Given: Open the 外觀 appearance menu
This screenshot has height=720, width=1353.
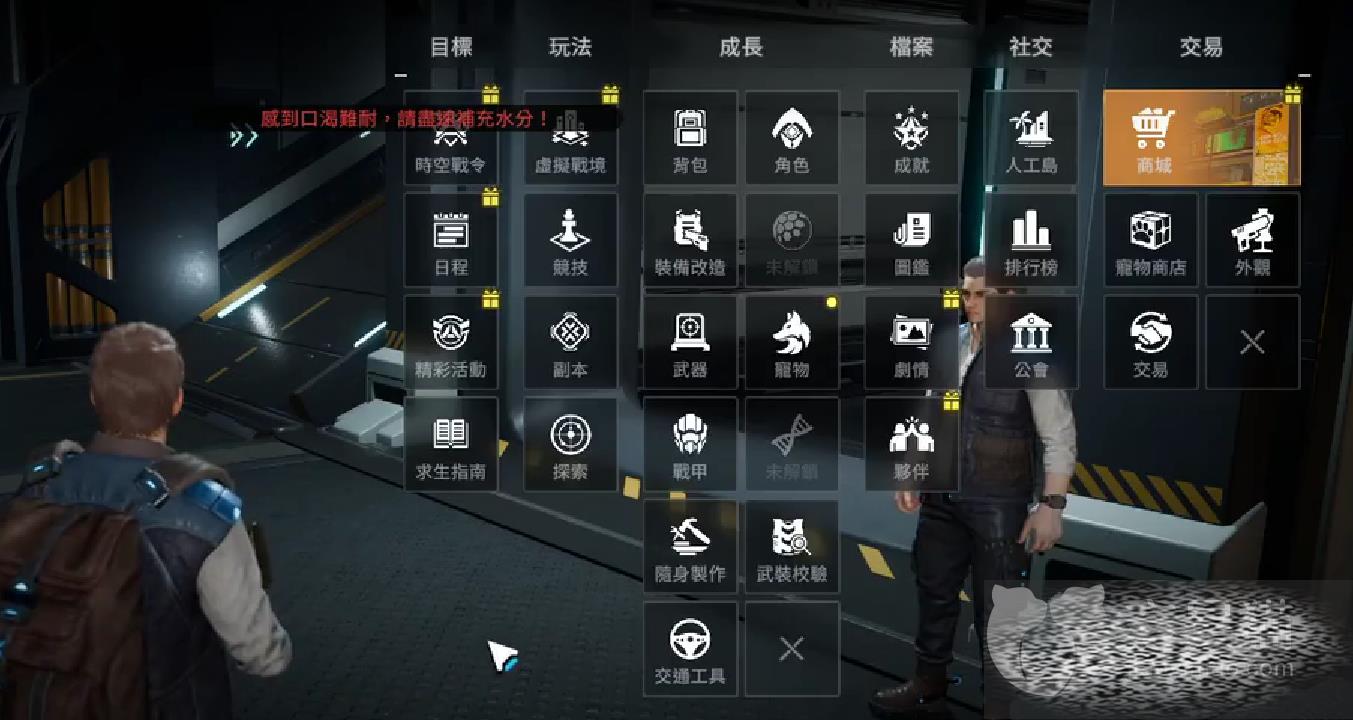Looking at the screenshot, I should [1252, 240].
